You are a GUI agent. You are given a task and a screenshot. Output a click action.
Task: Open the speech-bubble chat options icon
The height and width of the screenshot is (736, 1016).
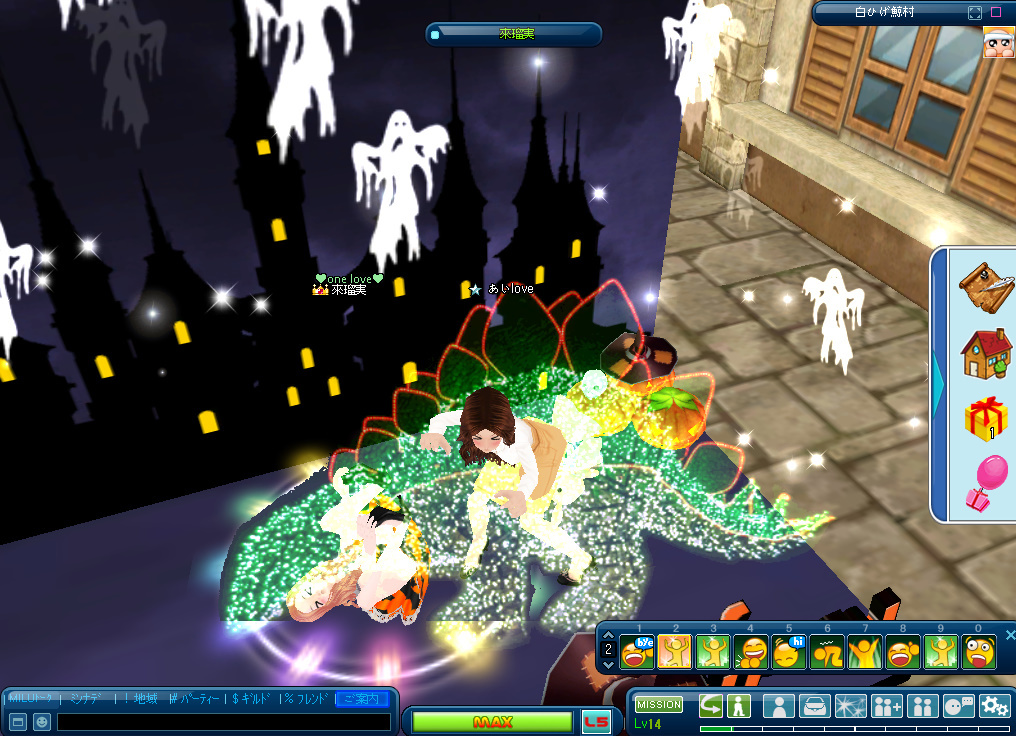tap(958, 706)
